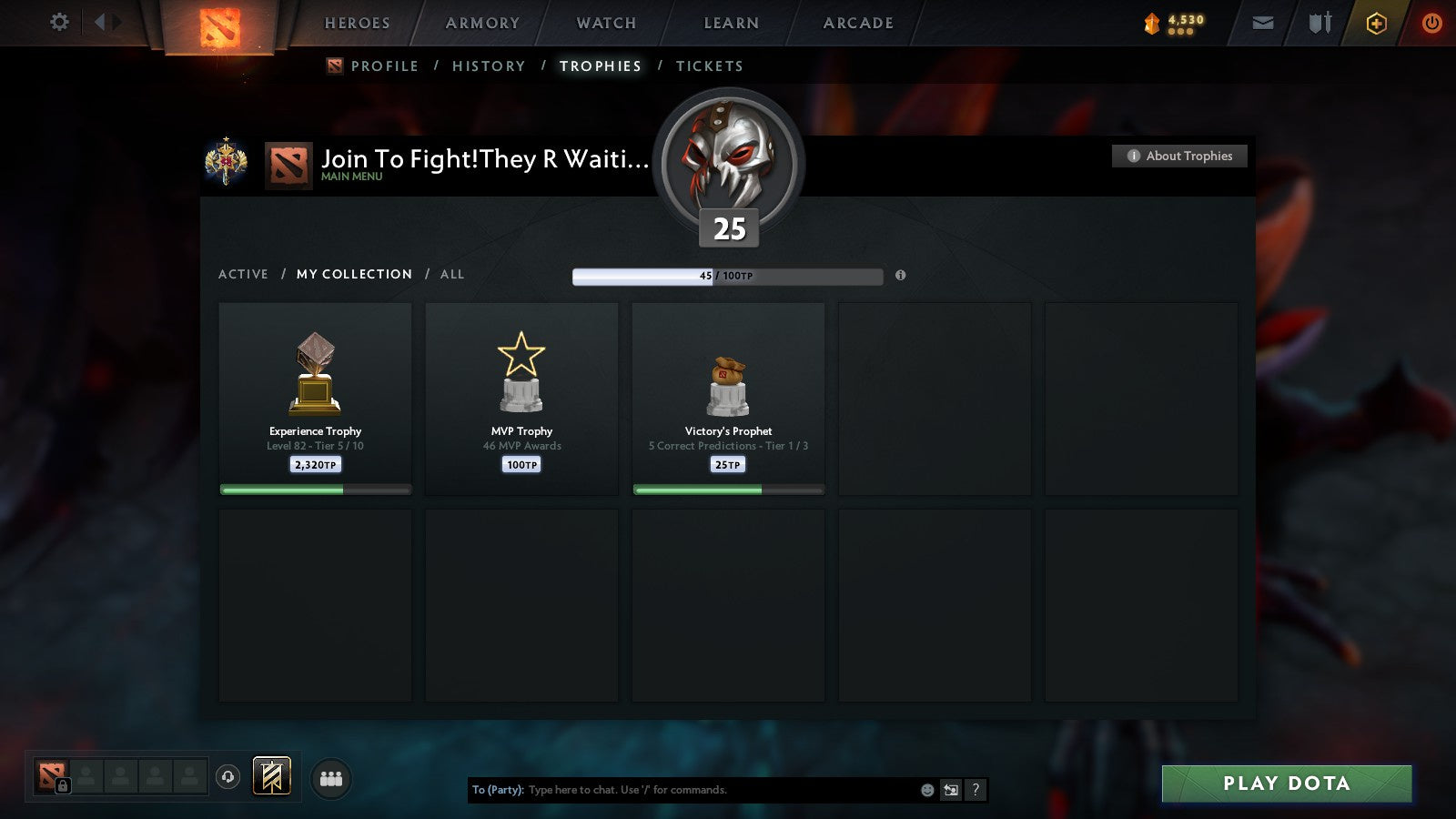The height and width of the screenshot is (819, 1456).
Task: Click the Battle Pass banner icon
Action: pos(270,775)
